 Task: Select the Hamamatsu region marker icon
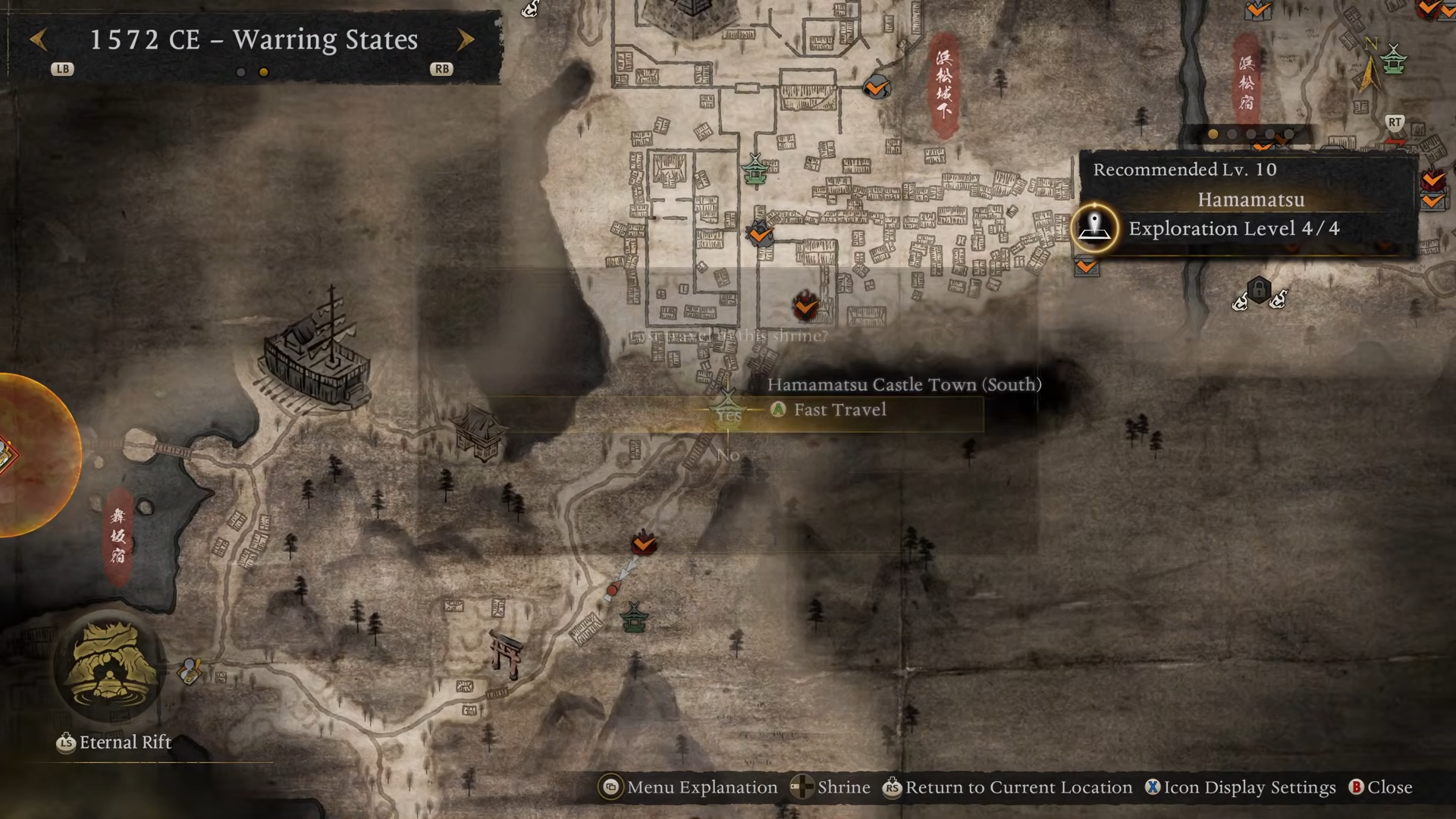(1094, 227)
